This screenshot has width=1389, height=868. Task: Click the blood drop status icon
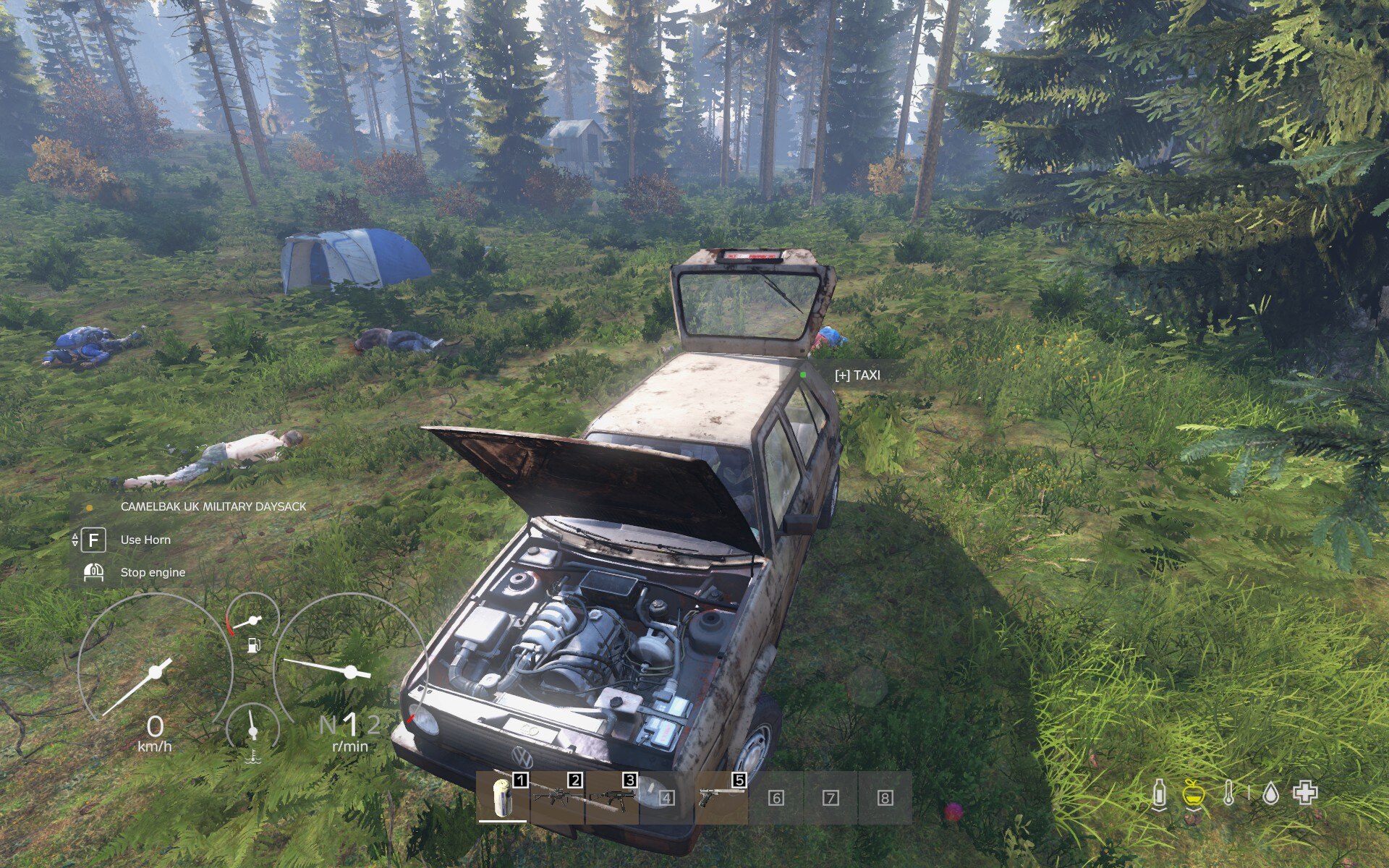[x=1270, y=793]
